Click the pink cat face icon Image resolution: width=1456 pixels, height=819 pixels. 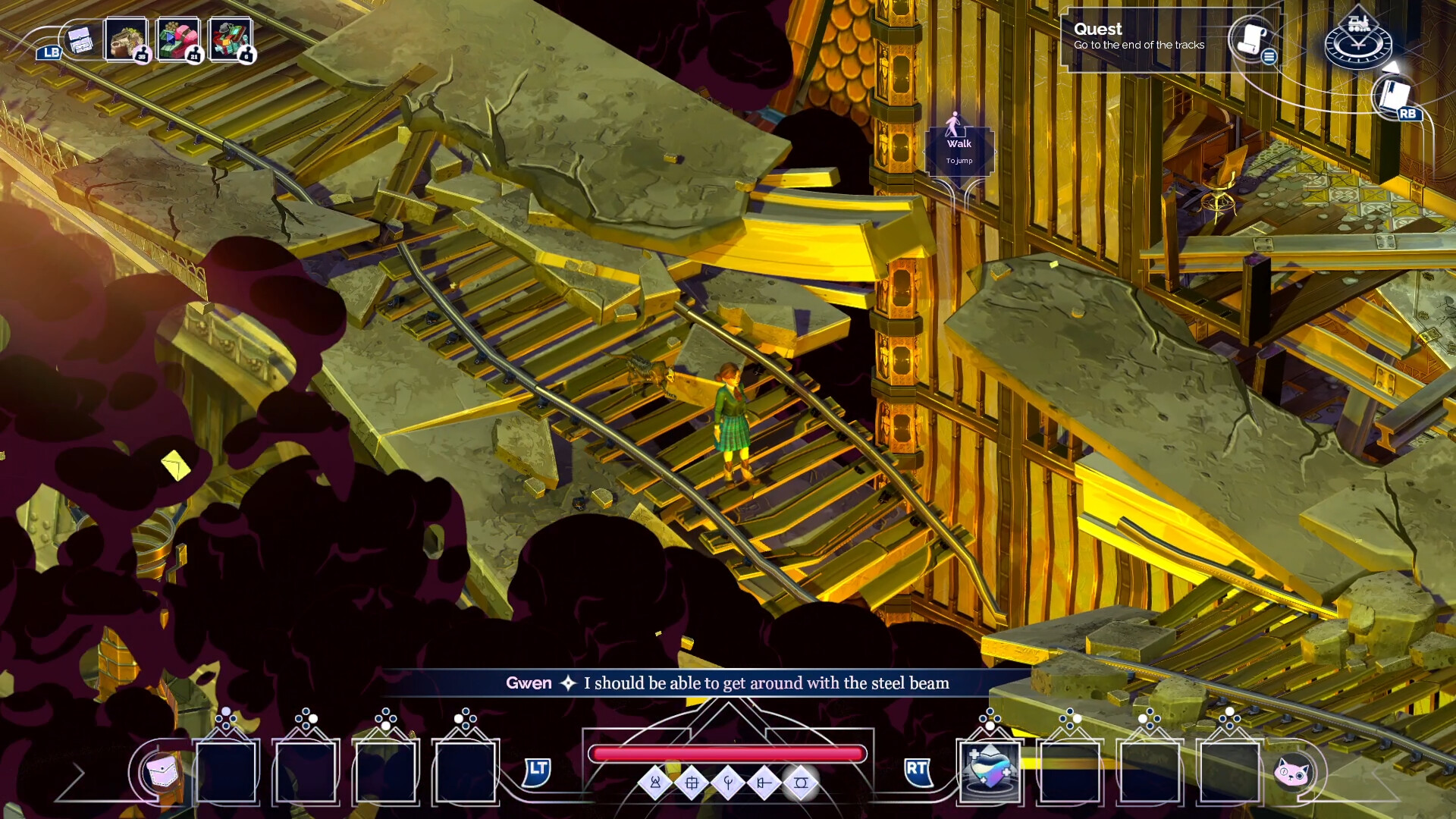1292,773
